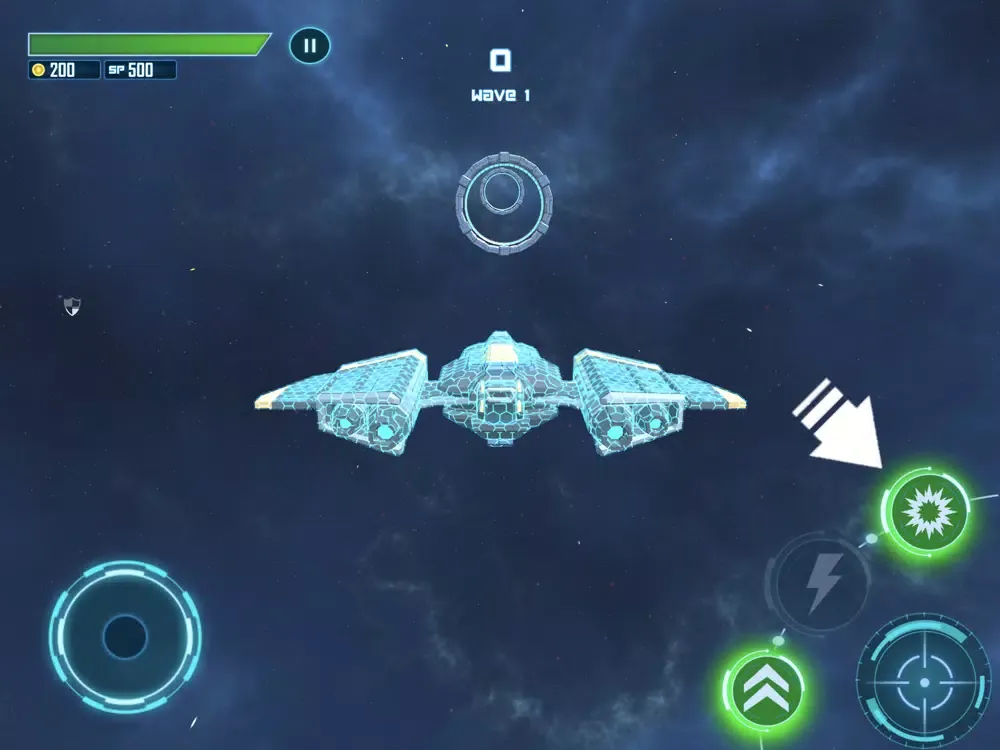Use the green double-chevron boost ability
Screen dimensions: 1000x750
(764, 690)
